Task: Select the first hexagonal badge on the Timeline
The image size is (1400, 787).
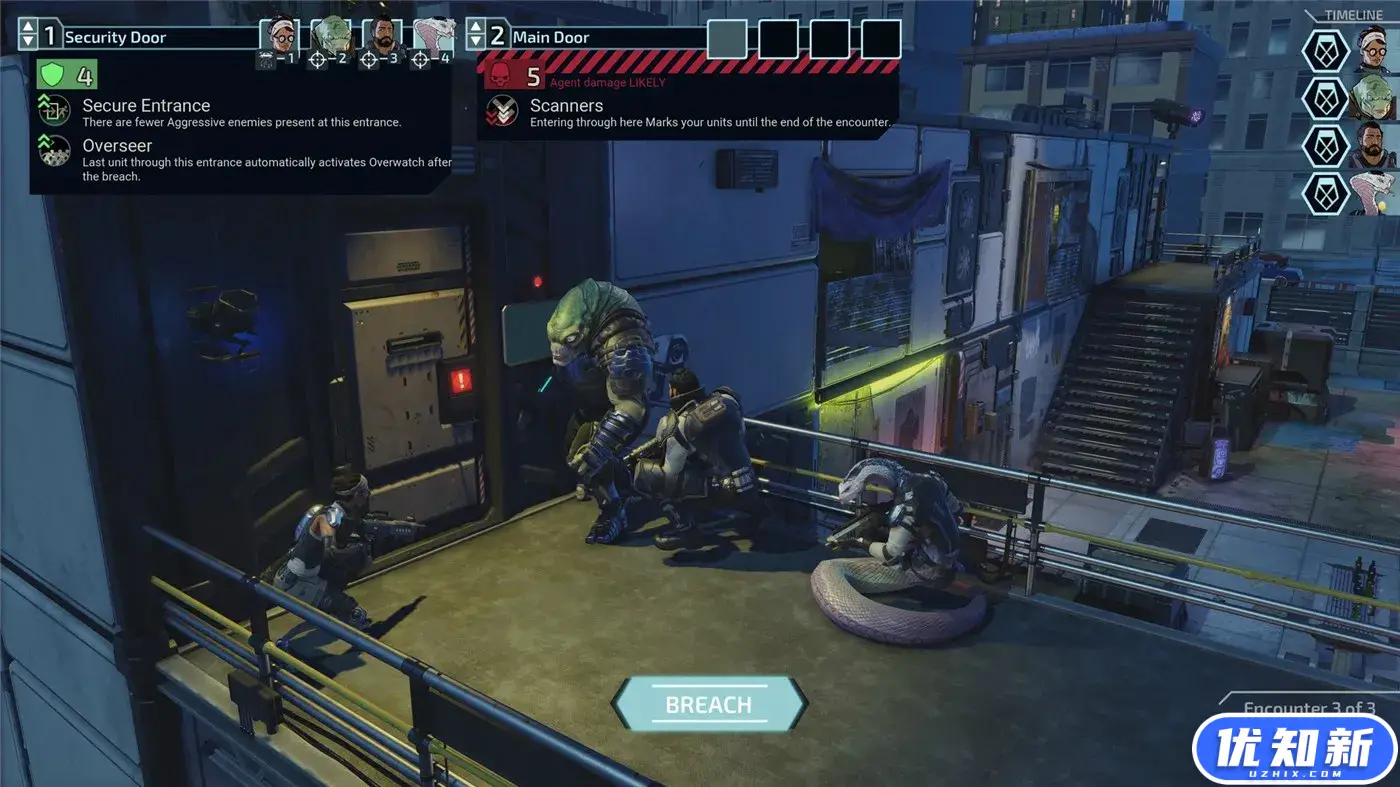Action: [x=1325, y=50]
